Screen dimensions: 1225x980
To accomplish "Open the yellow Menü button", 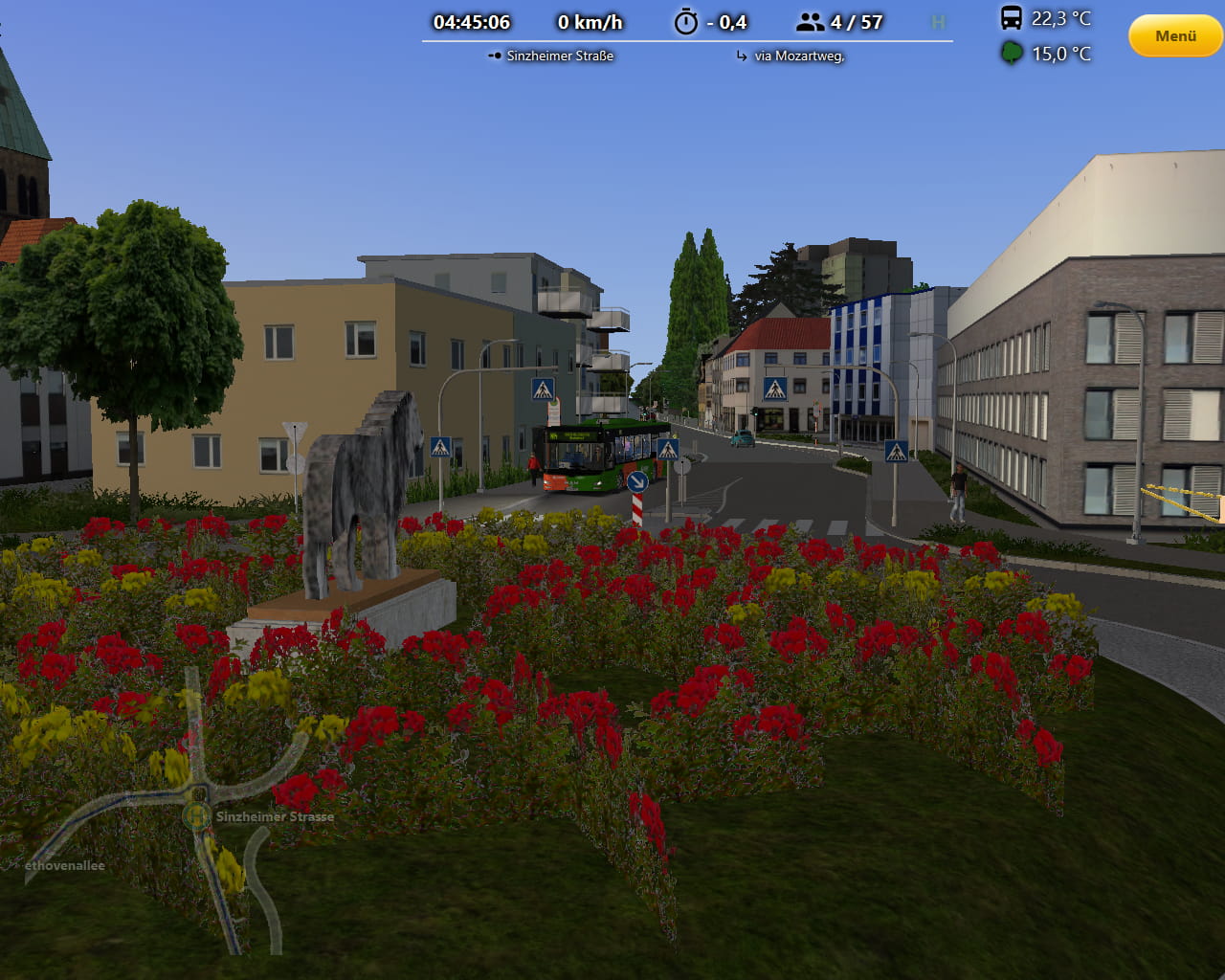I will [1175, 36].
